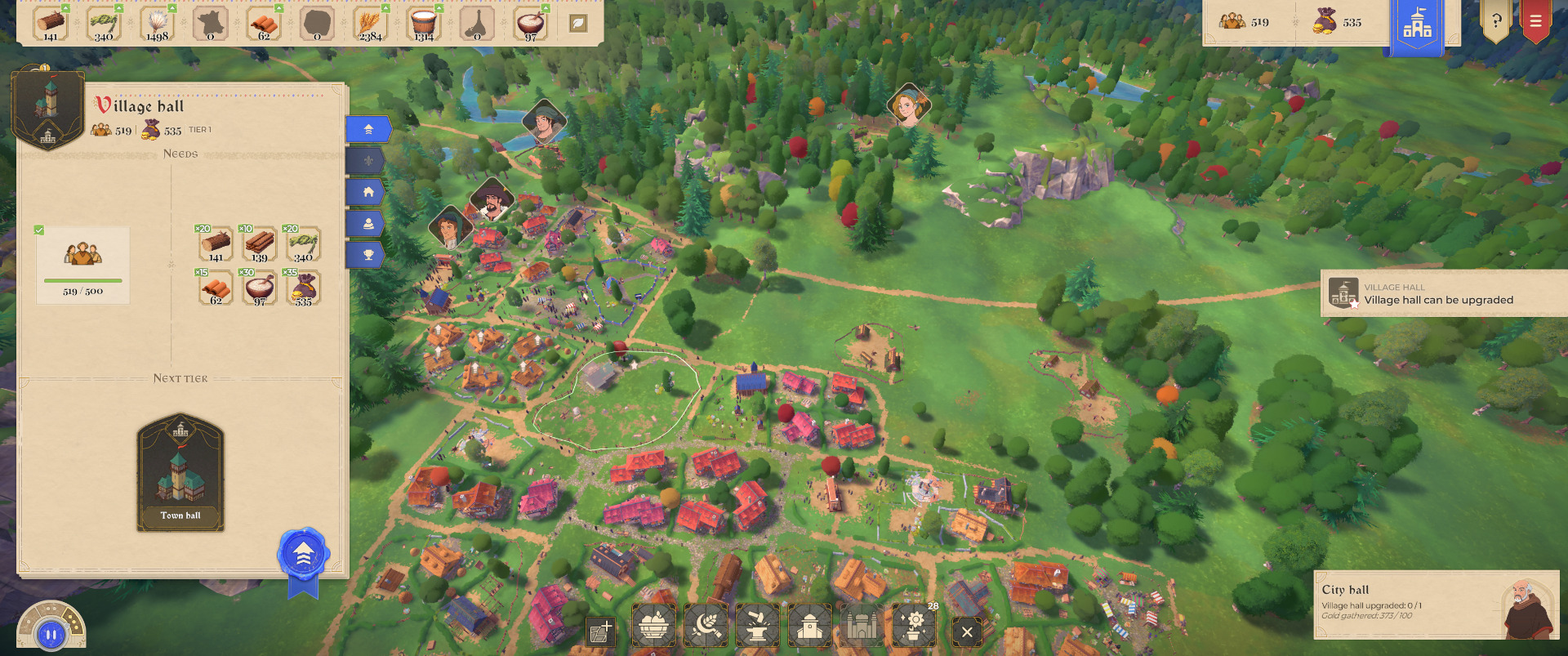Screen dimensions: 1568x656
Task: Open the red hamburger main menu
Action: (1535, 21)
